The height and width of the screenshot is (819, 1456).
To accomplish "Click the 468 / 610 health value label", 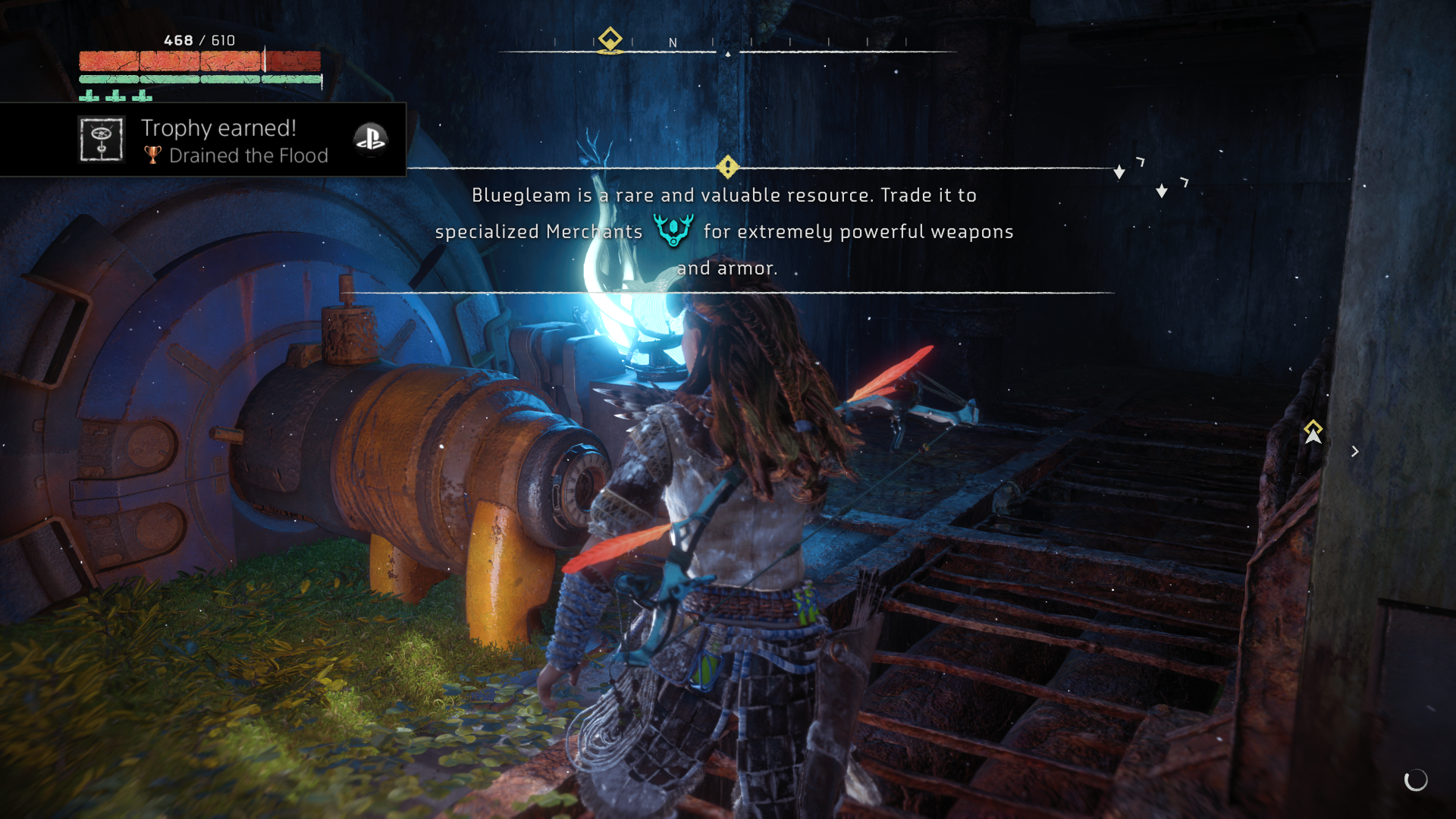I will (199, 40).
